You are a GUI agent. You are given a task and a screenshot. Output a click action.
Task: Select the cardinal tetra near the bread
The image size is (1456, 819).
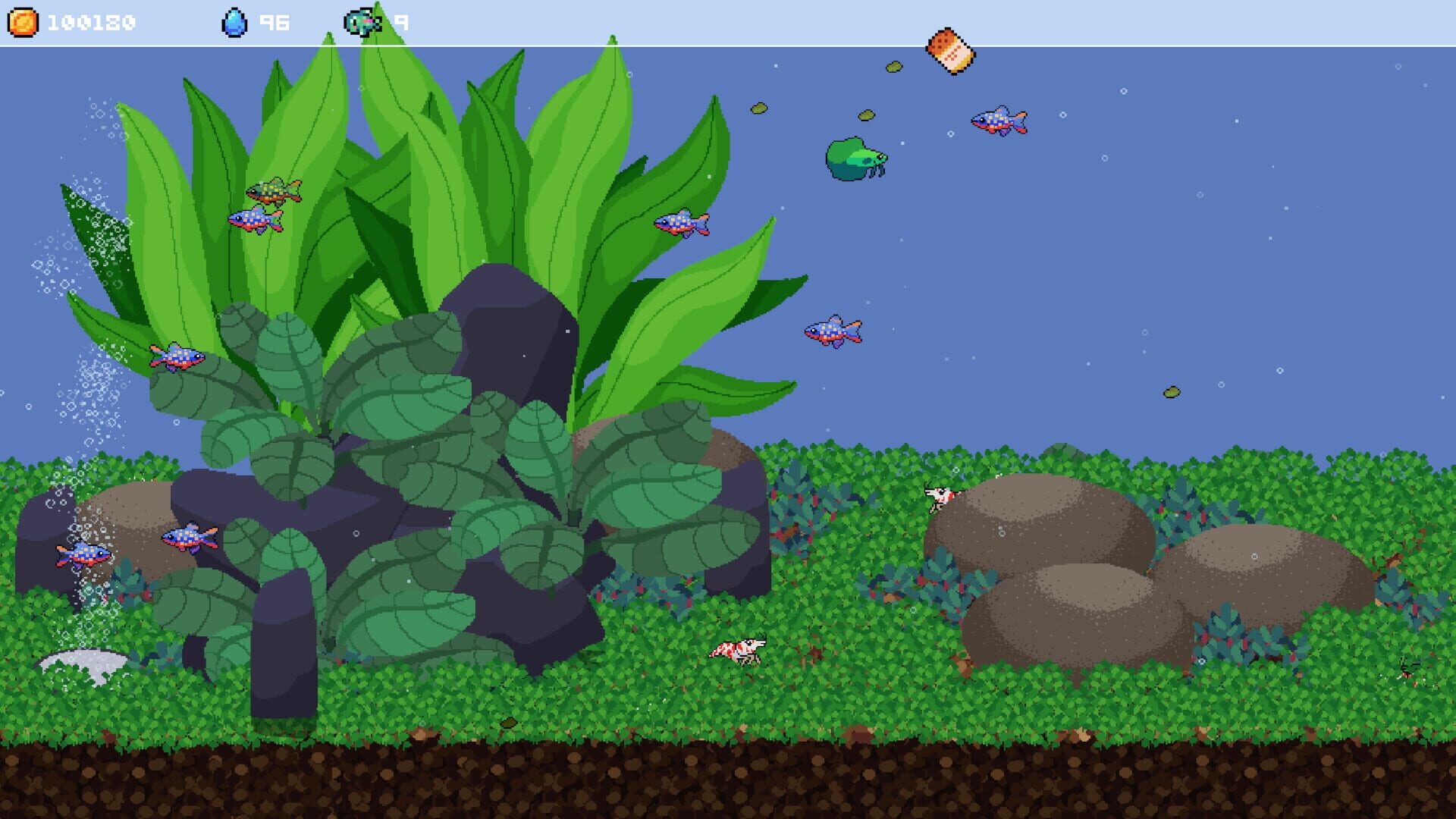point(999,120)
